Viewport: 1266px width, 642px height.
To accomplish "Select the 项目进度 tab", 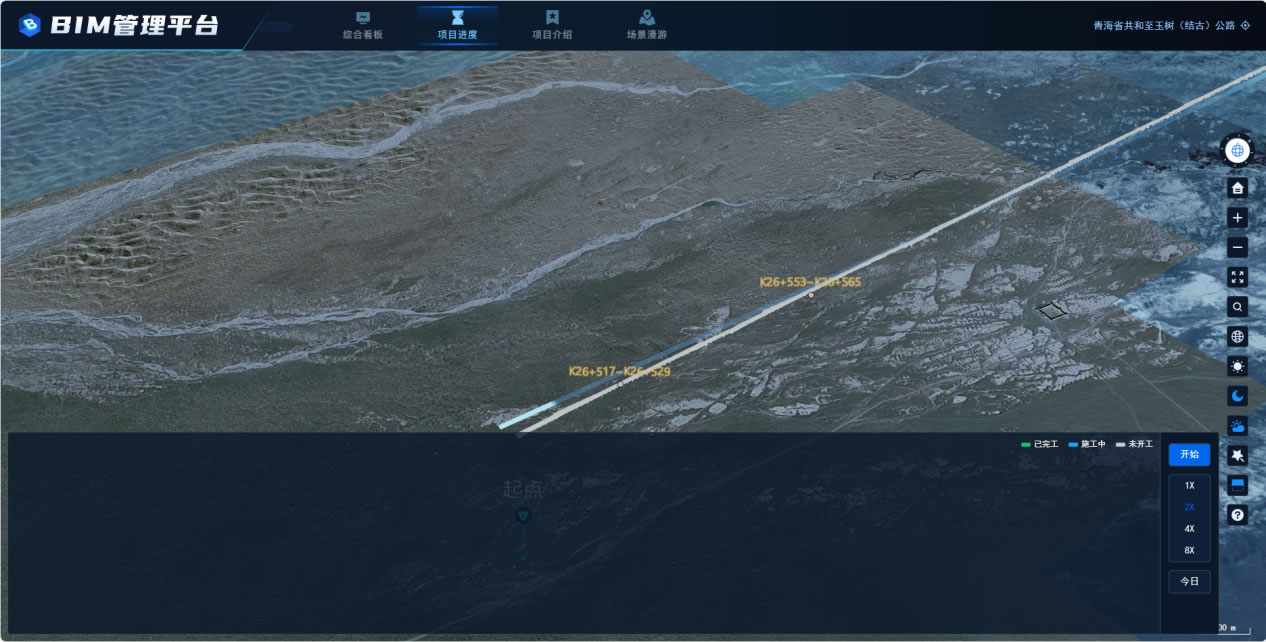I will point(457,25).
